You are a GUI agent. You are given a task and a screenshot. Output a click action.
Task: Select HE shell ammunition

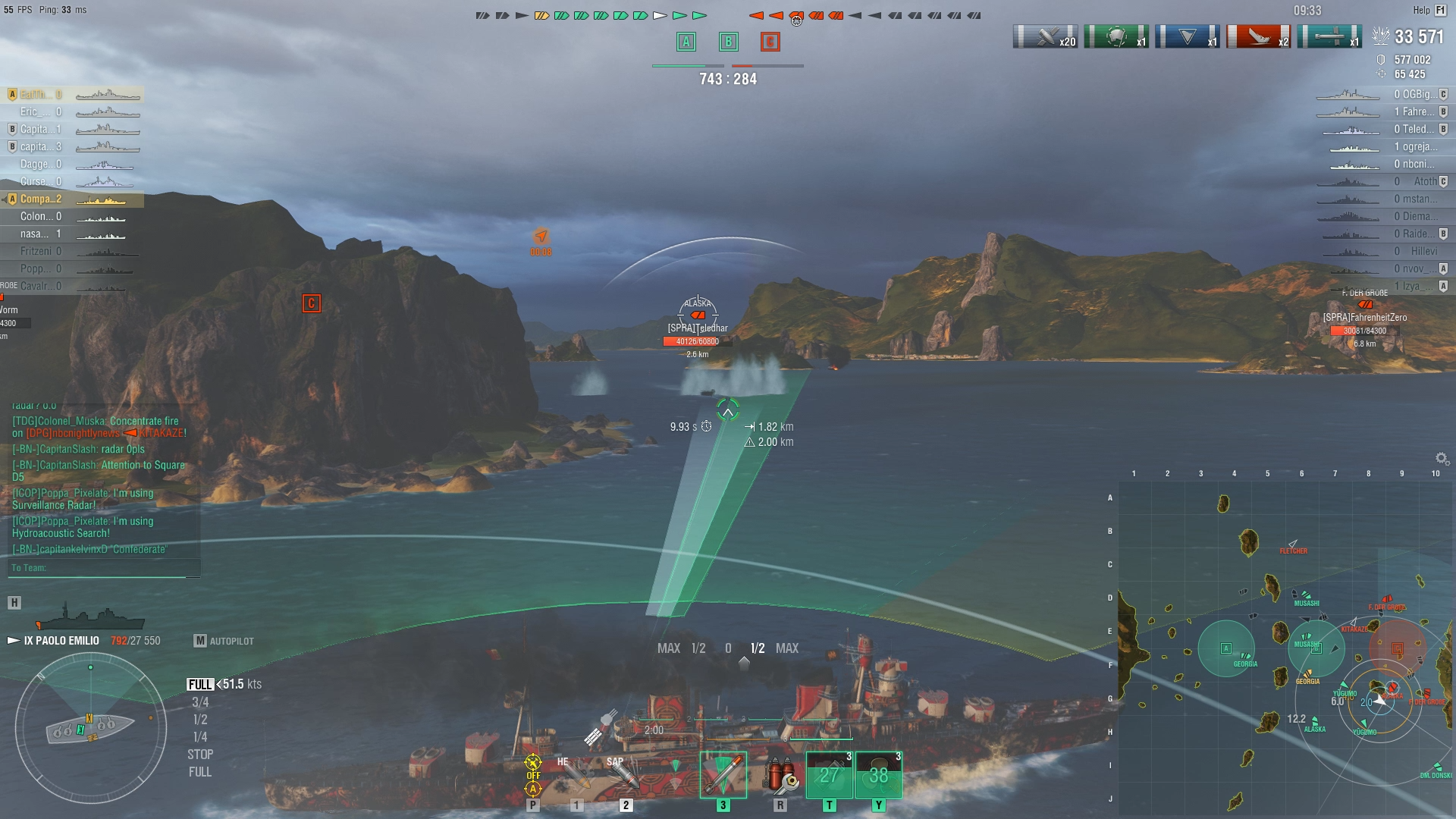(x=576, y=775)
